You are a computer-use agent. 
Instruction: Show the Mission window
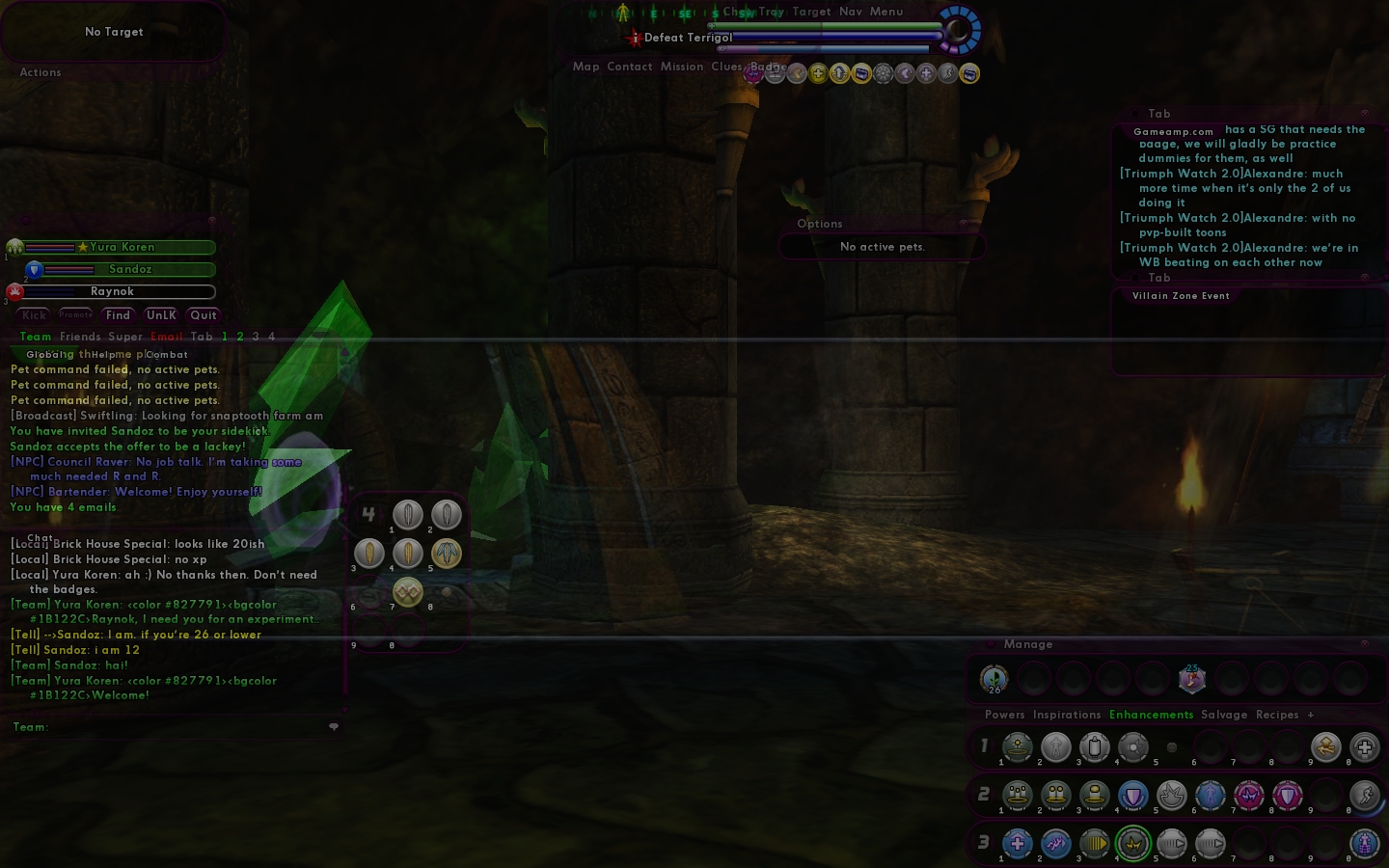(682, 67)
